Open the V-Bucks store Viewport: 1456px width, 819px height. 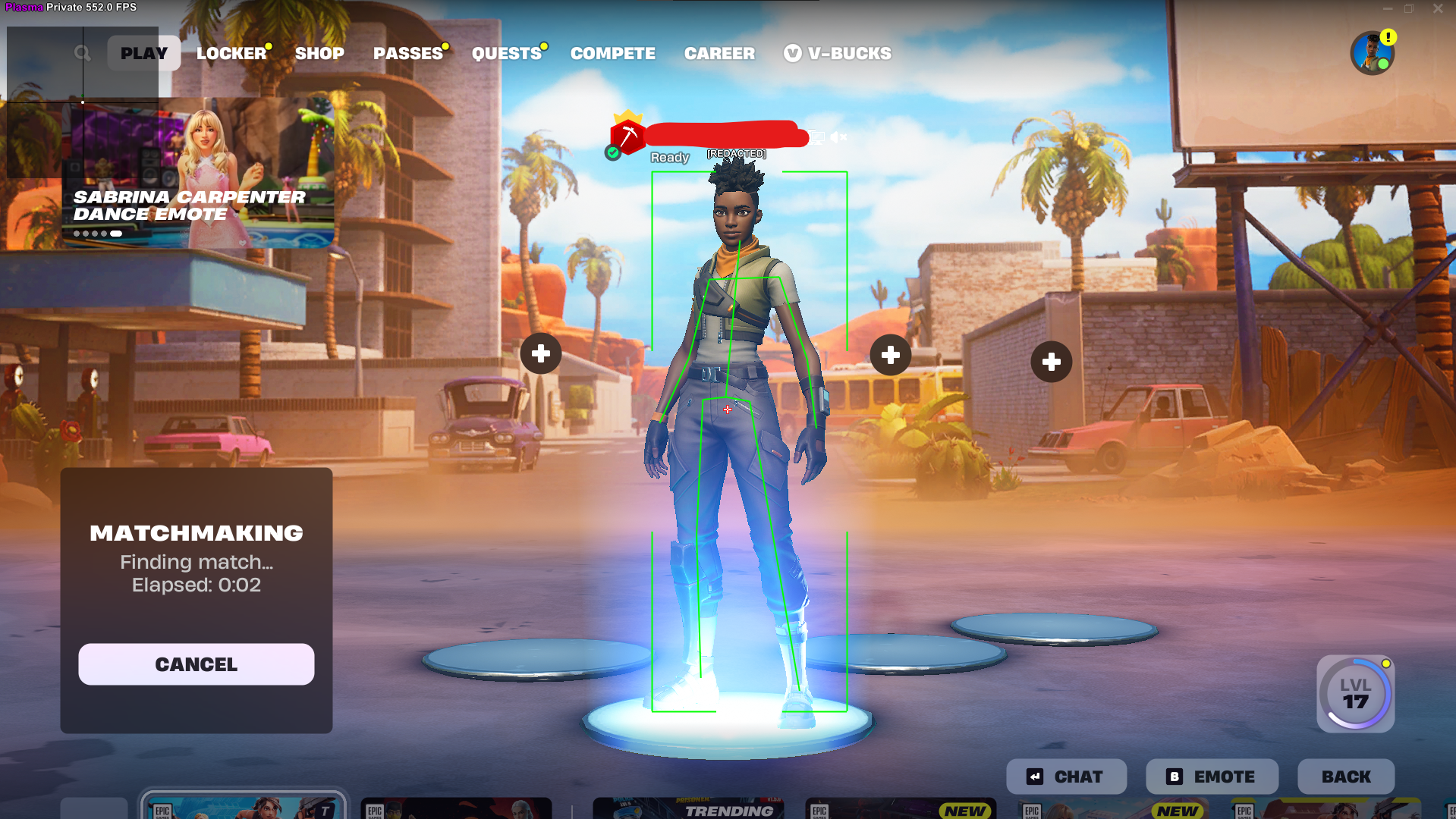coord(838,53)
